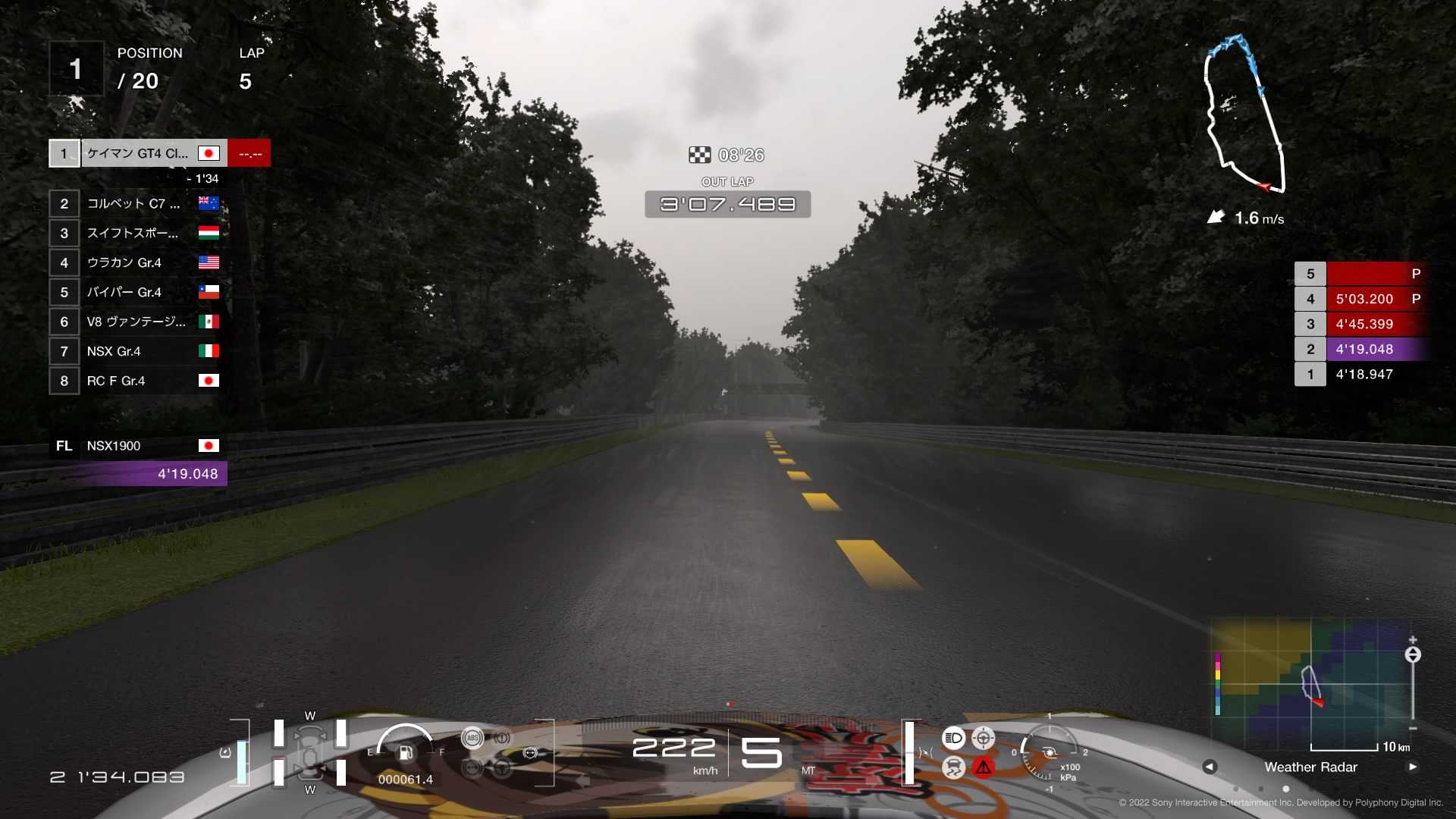Click the Japan flag next to ケイマン GT4
The height and width of the screenshot is (819, 1456).
(208, 152)
